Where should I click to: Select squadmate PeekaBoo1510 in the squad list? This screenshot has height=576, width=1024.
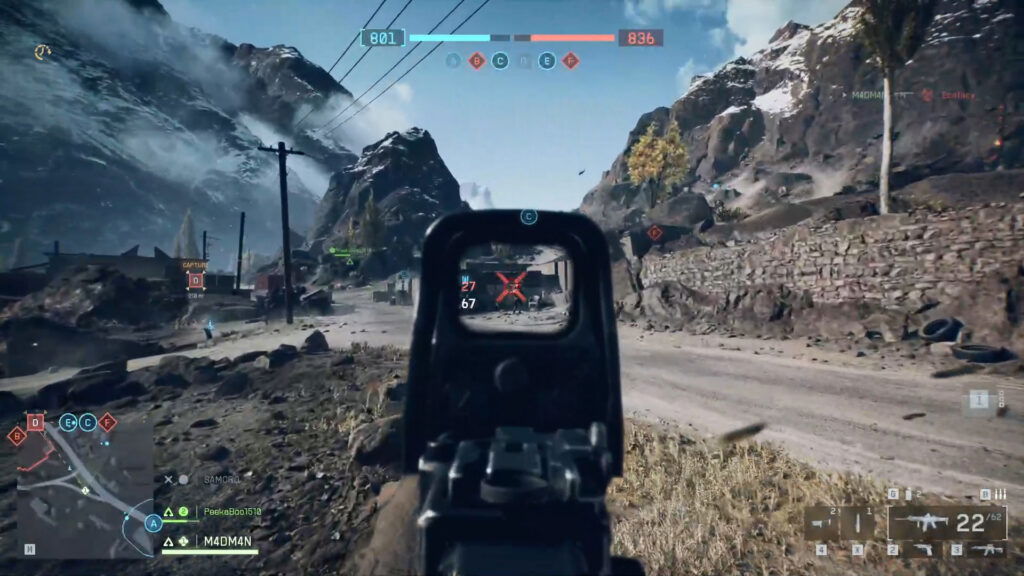tap(232, 512)
